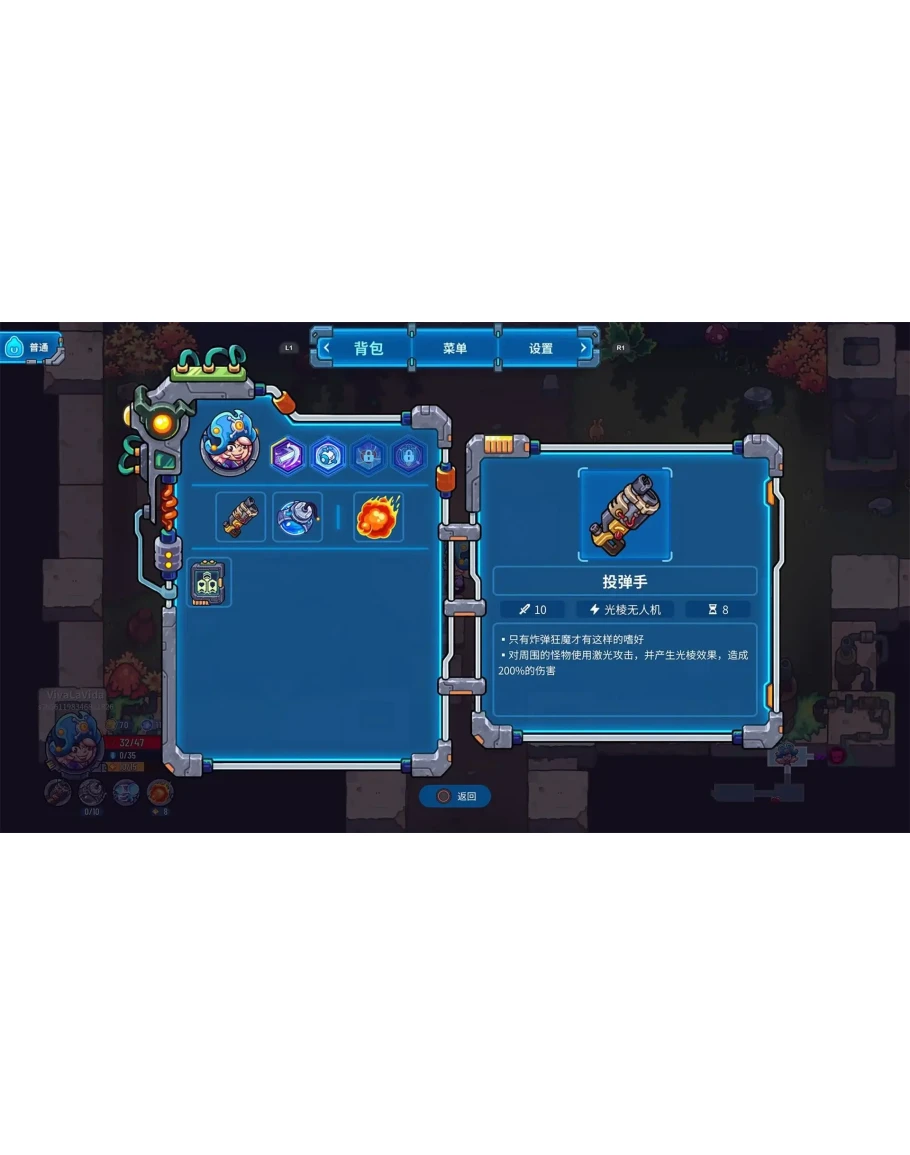Click the blue-hat character portrait in the panel
The height and width of the screenshot is (1155, 910).
(230, 445)
